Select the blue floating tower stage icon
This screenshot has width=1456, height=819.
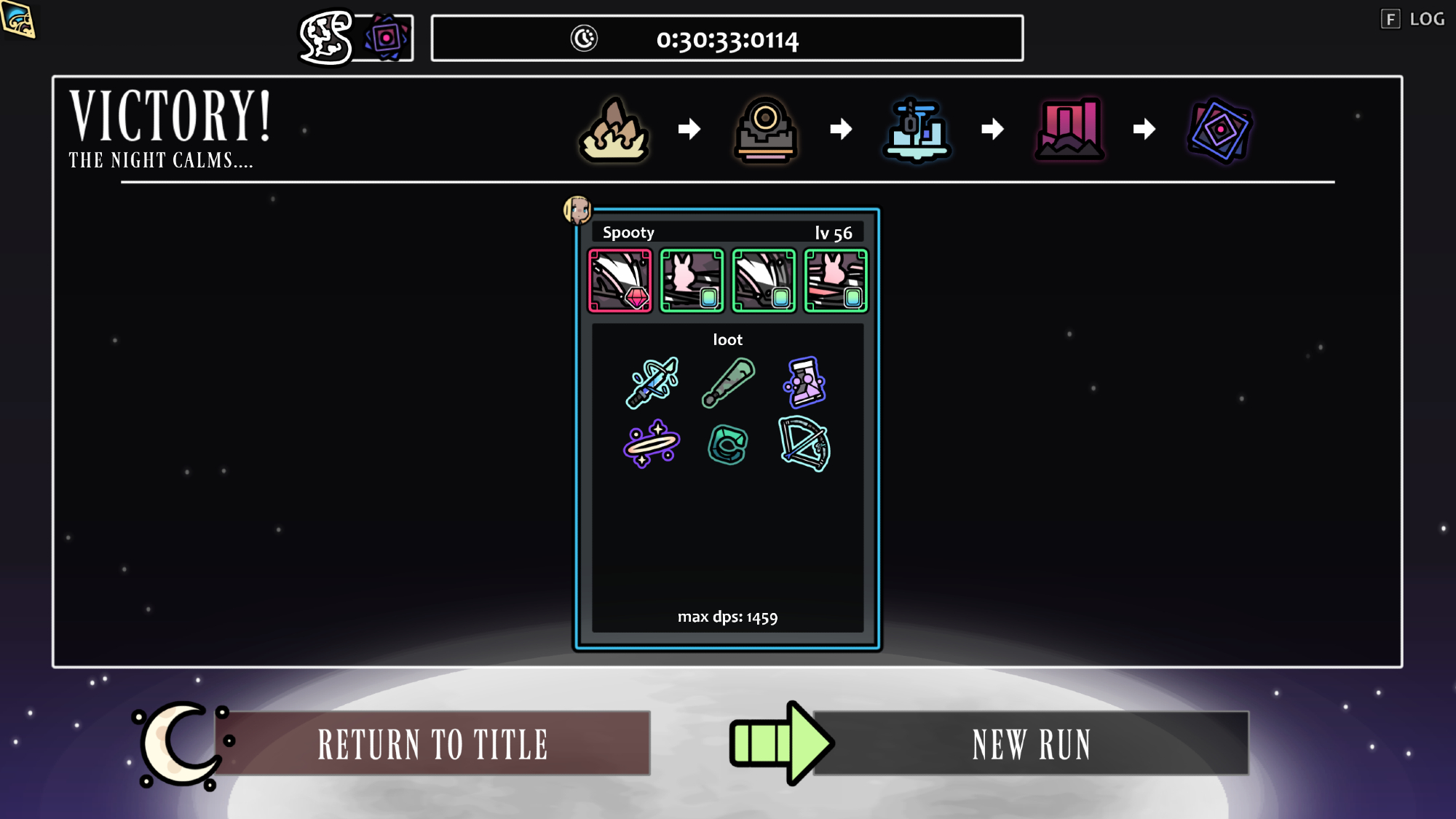click(x=917, y=130)
